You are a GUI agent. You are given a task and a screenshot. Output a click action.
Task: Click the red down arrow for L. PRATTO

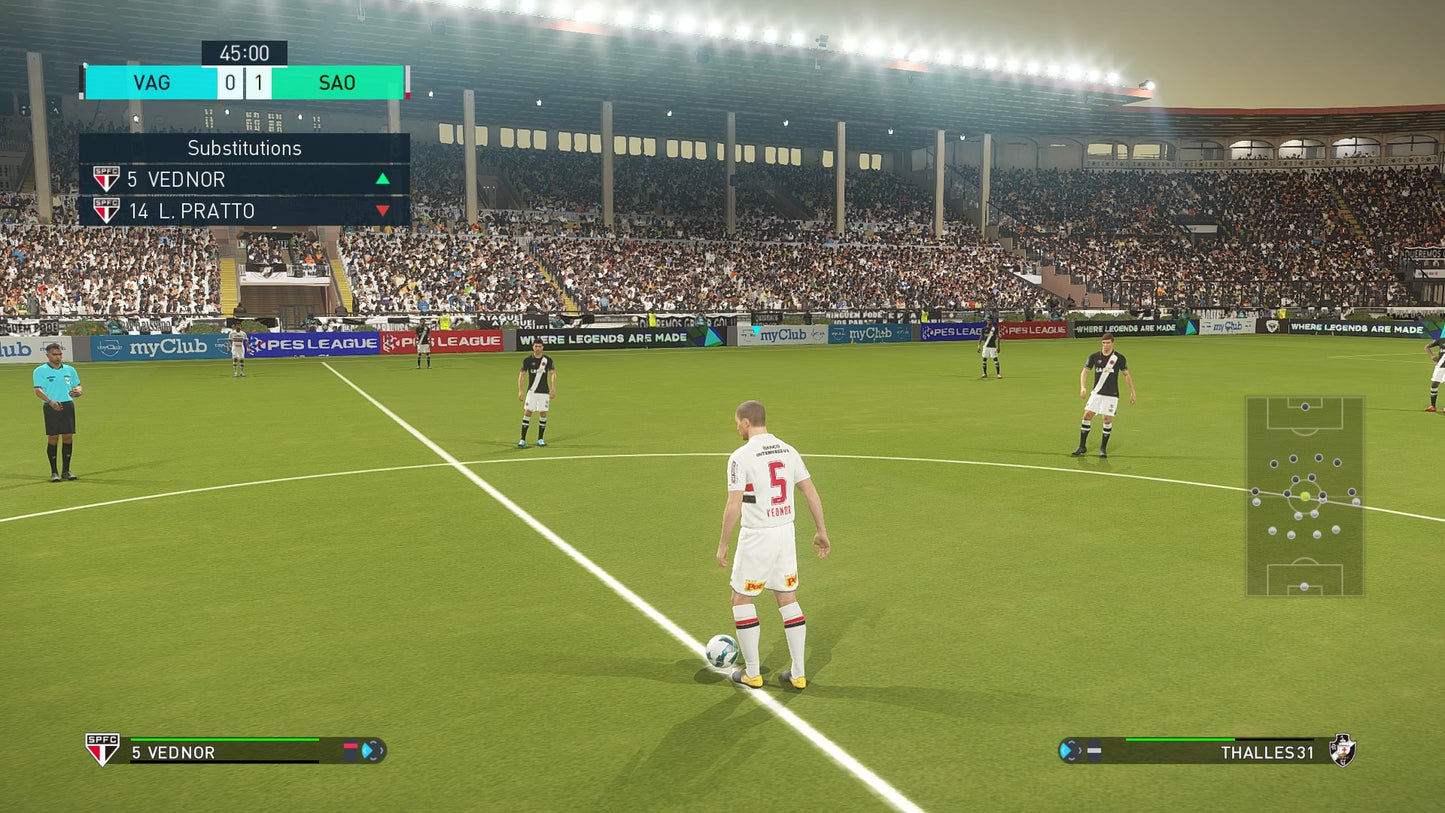point(383,211)
